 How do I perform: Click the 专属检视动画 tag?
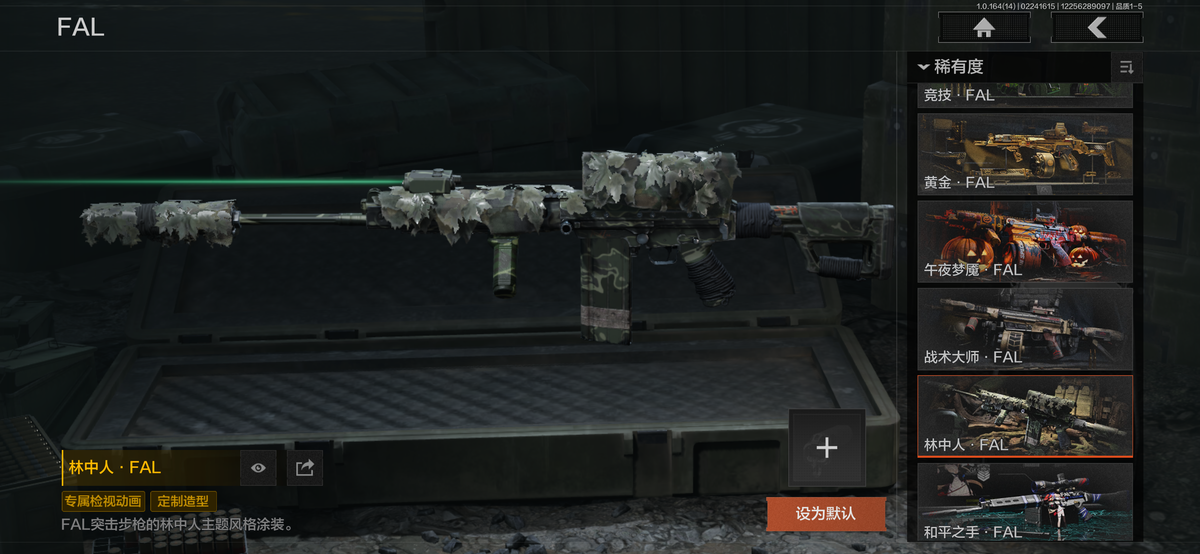pyautogui.click(x=104, y=501)
